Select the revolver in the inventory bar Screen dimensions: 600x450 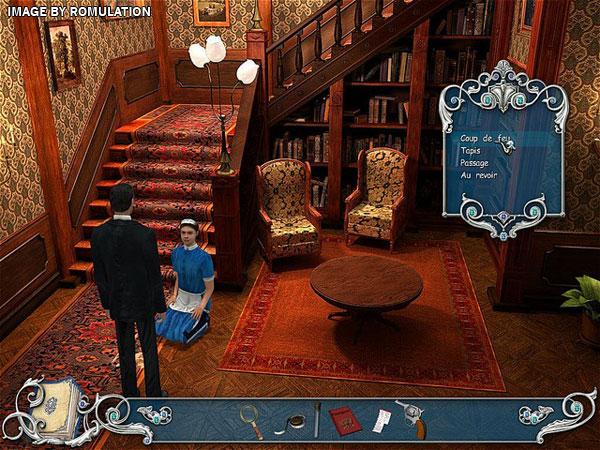(411, 416)
